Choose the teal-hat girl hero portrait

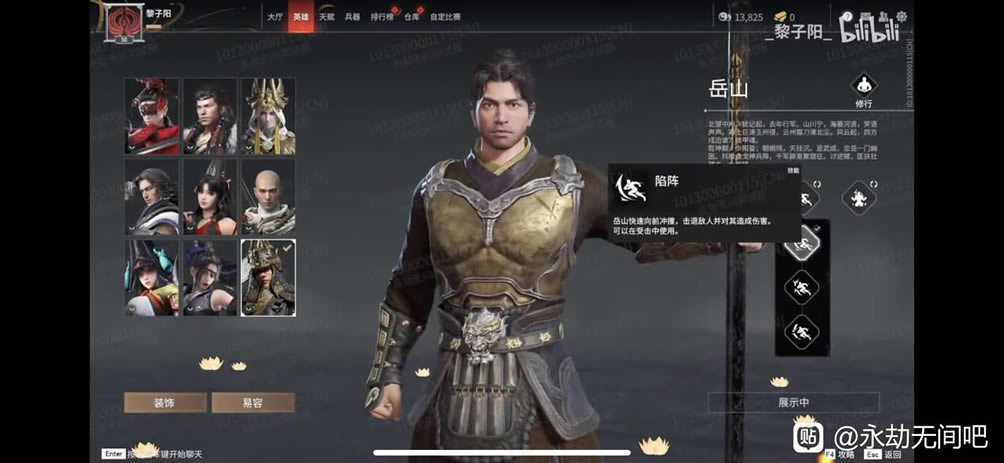152,277
